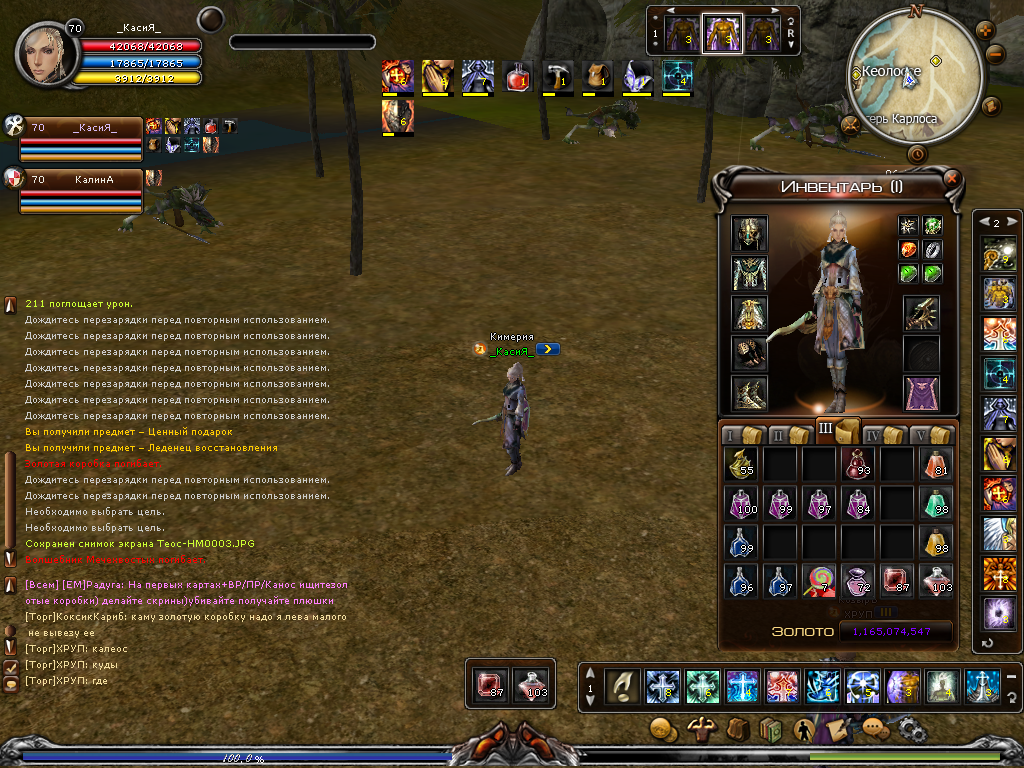Click the equipped boots slot
Screen dimensions: 1024x768
coord(749,393)
